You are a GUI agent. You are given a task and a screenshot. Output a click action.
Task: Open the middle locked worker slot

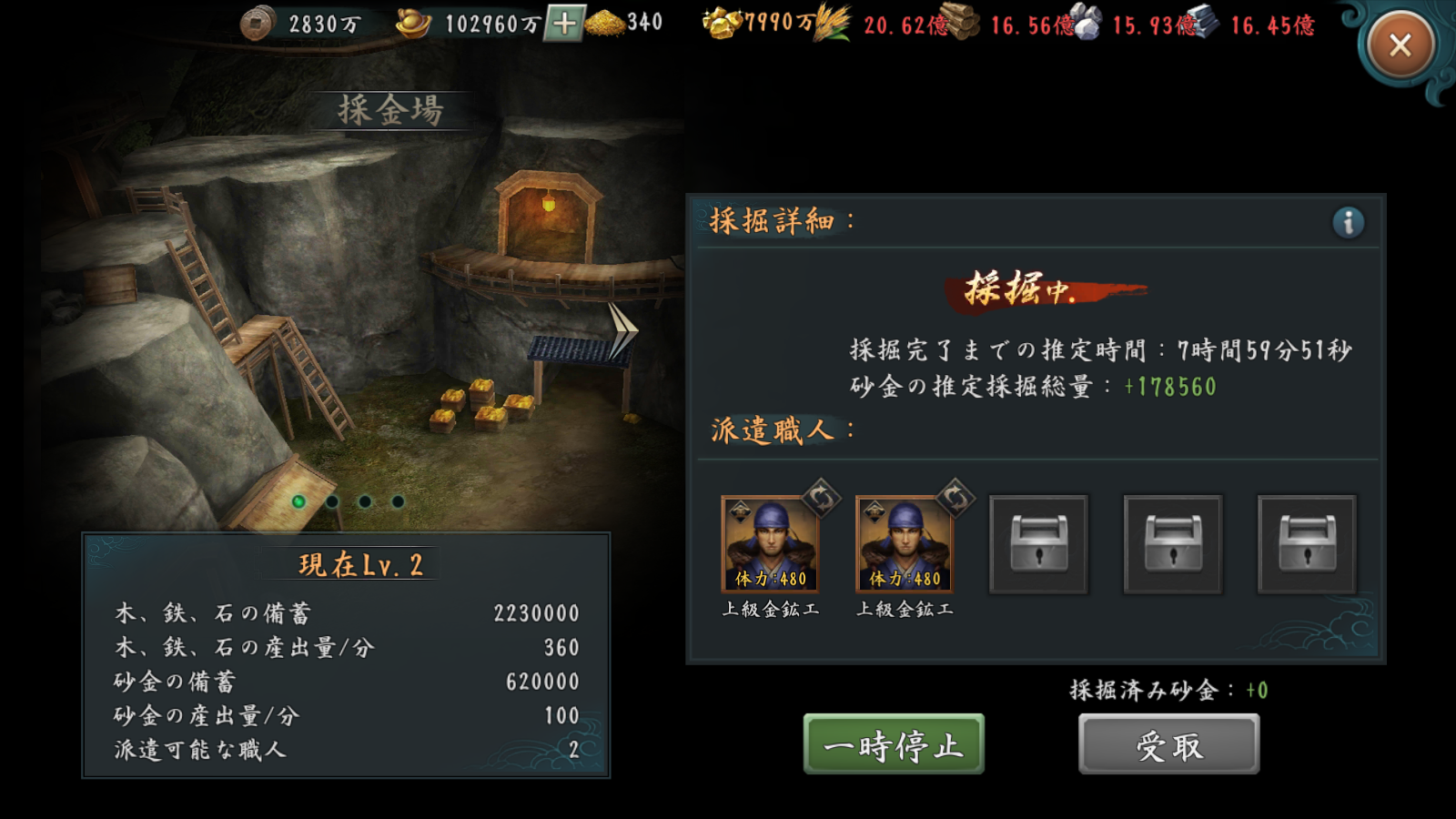1172,543
